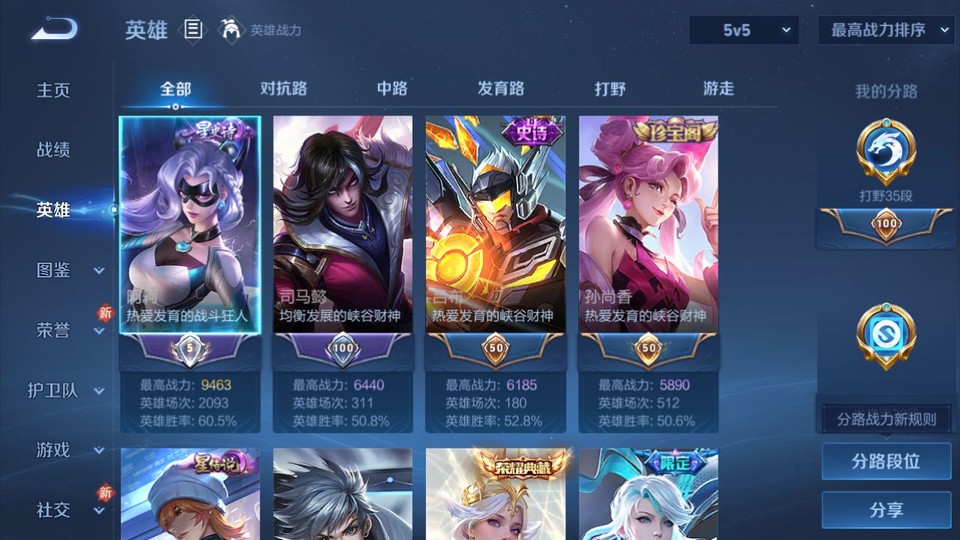
Task: Switch to the 打野 tab
Action: (610, 89)
